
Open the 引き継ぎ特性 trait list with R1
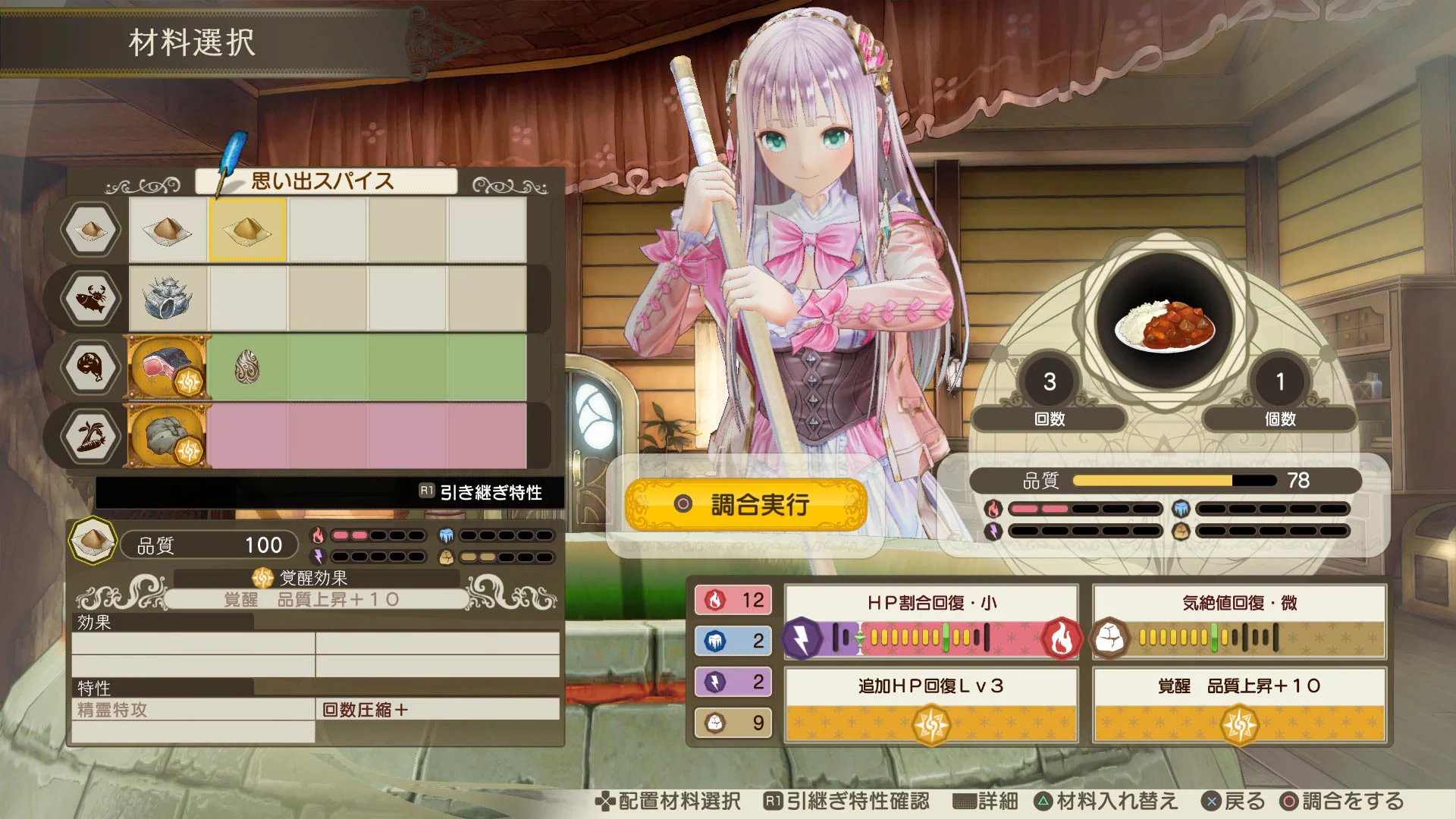pos(489,491)
